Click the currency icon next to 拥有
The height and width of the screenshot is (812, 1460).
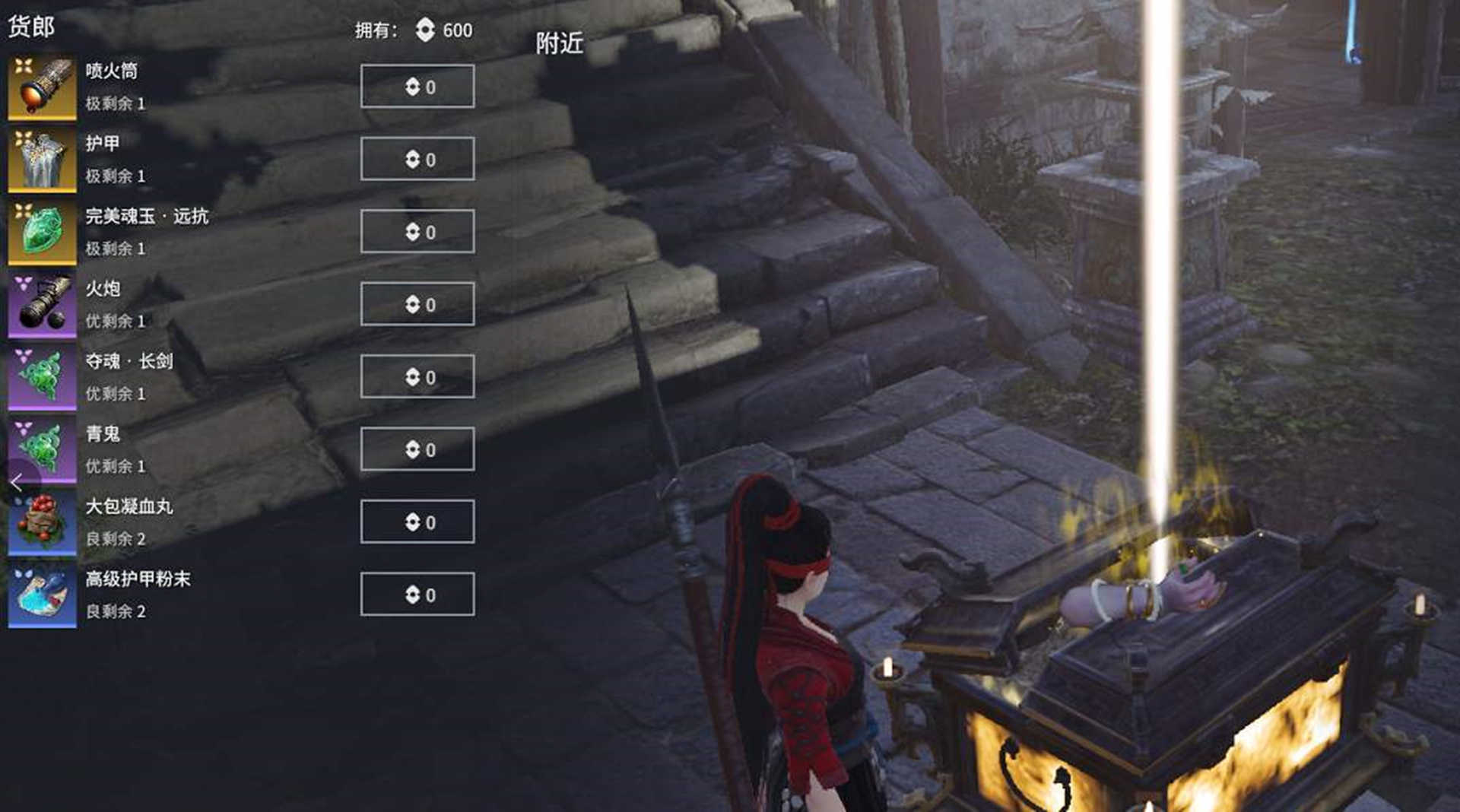[x=424, y=30]
